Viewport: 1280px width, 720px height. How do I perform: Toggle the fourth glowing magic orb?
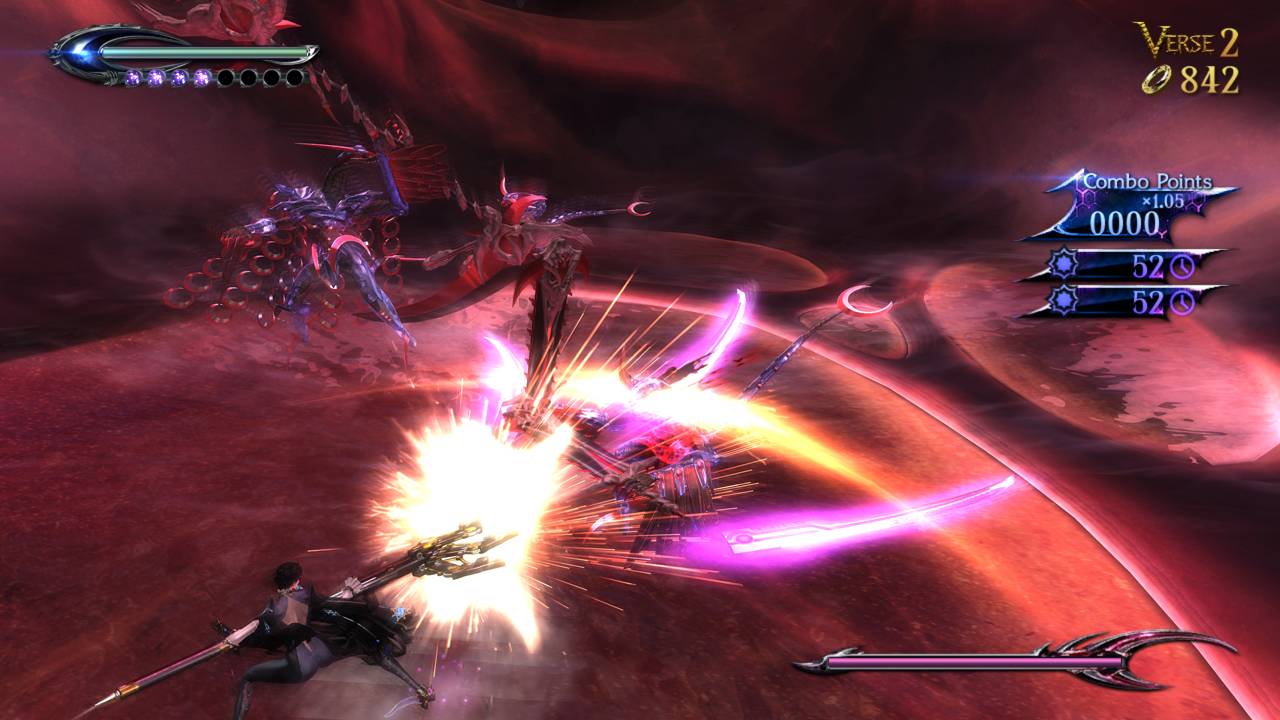click(x=202, y=77)
